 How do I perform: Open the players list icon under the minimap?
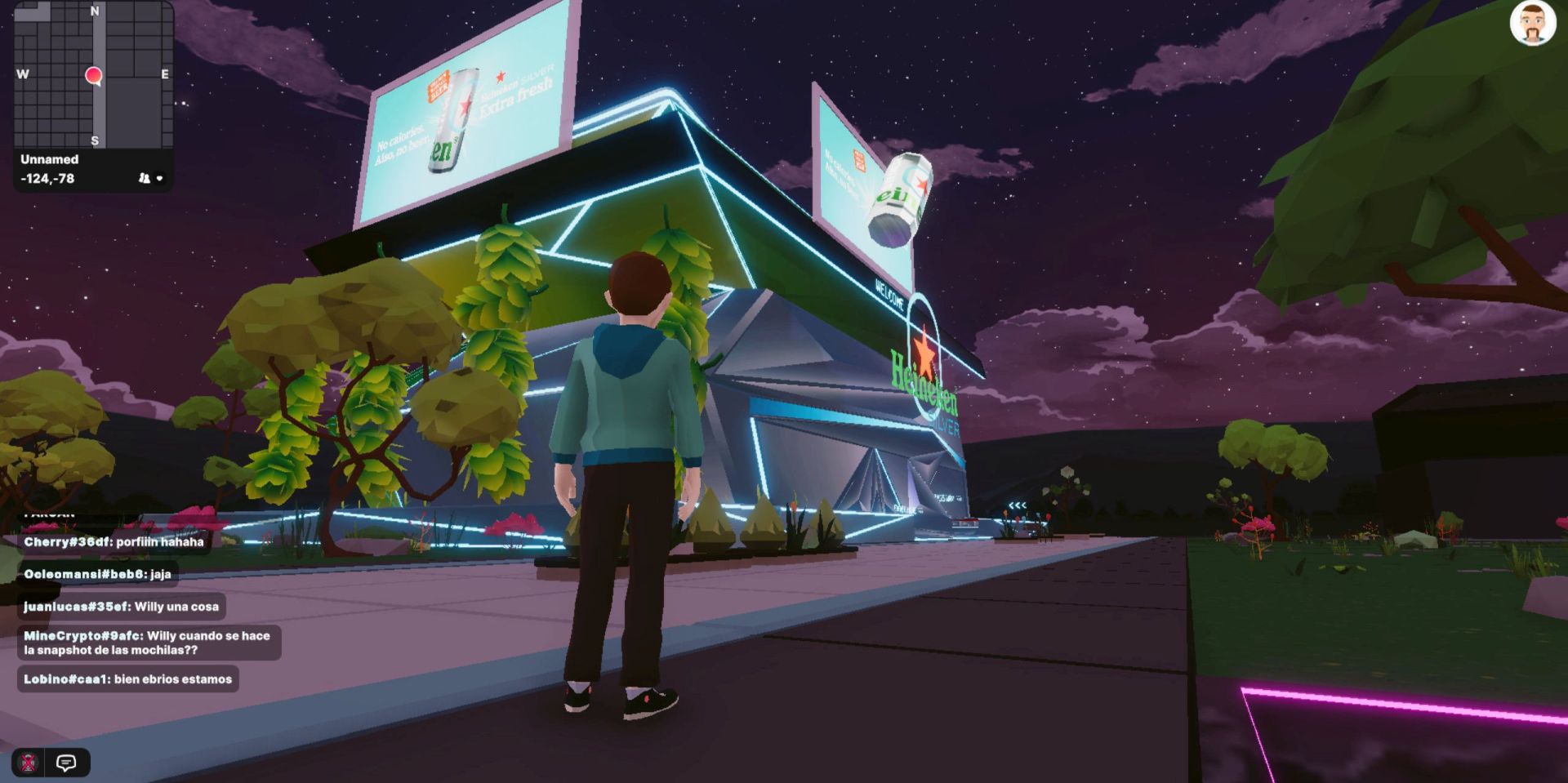pyautogui.click(x=144, y=178)
